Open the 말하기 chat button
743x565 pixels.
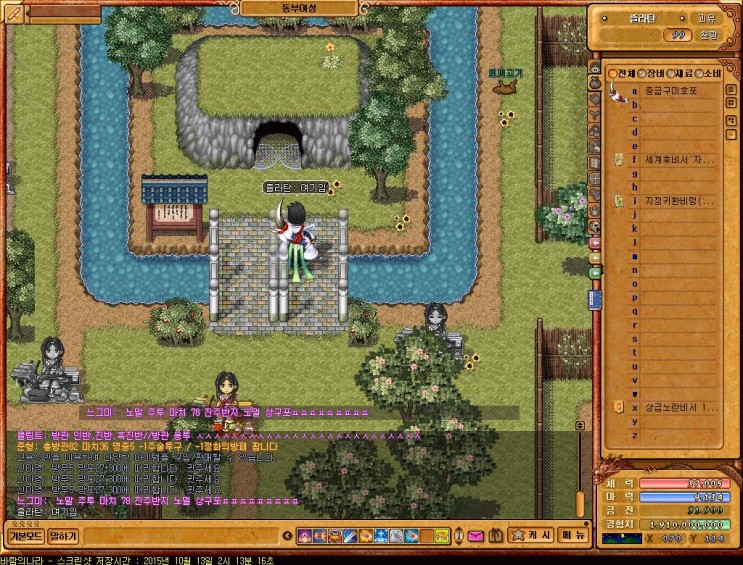[62, 536]
